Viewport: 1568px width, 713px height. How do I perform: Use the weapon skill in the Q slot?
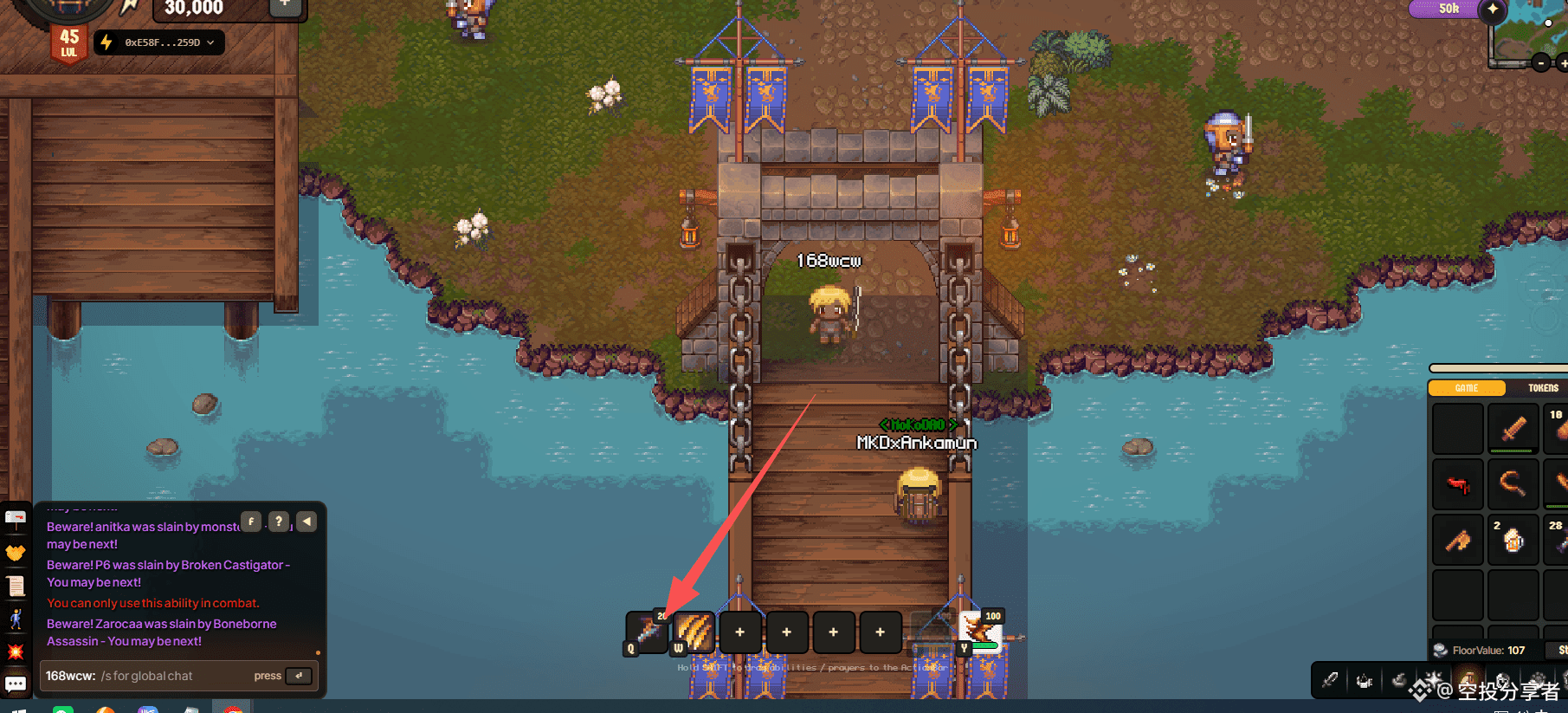point(648,631)
